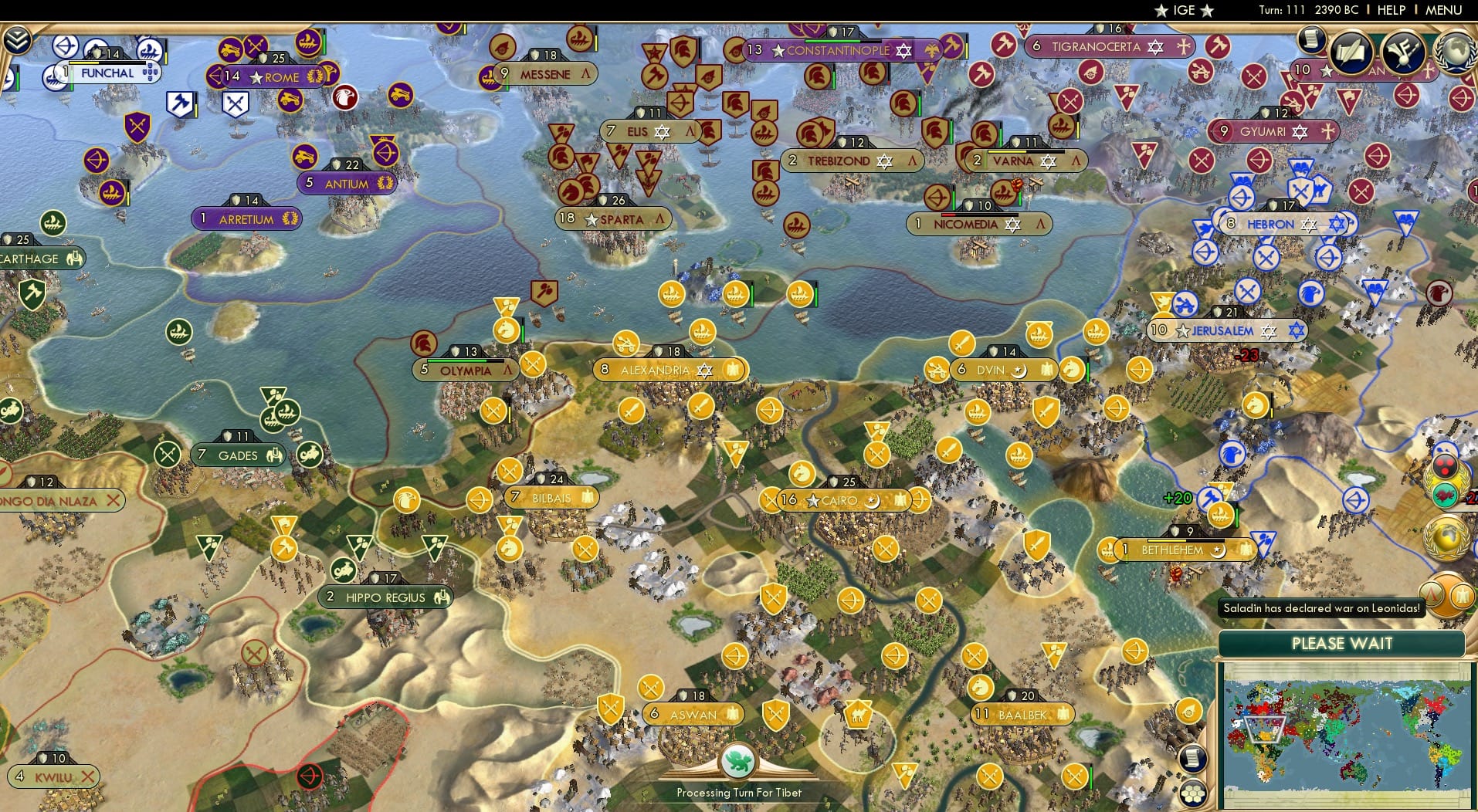Viewport: 1478px width, 812px height.
Task: Click the Sparta lambda medallion notification bottom-right
Action: tap(1432, 594)
